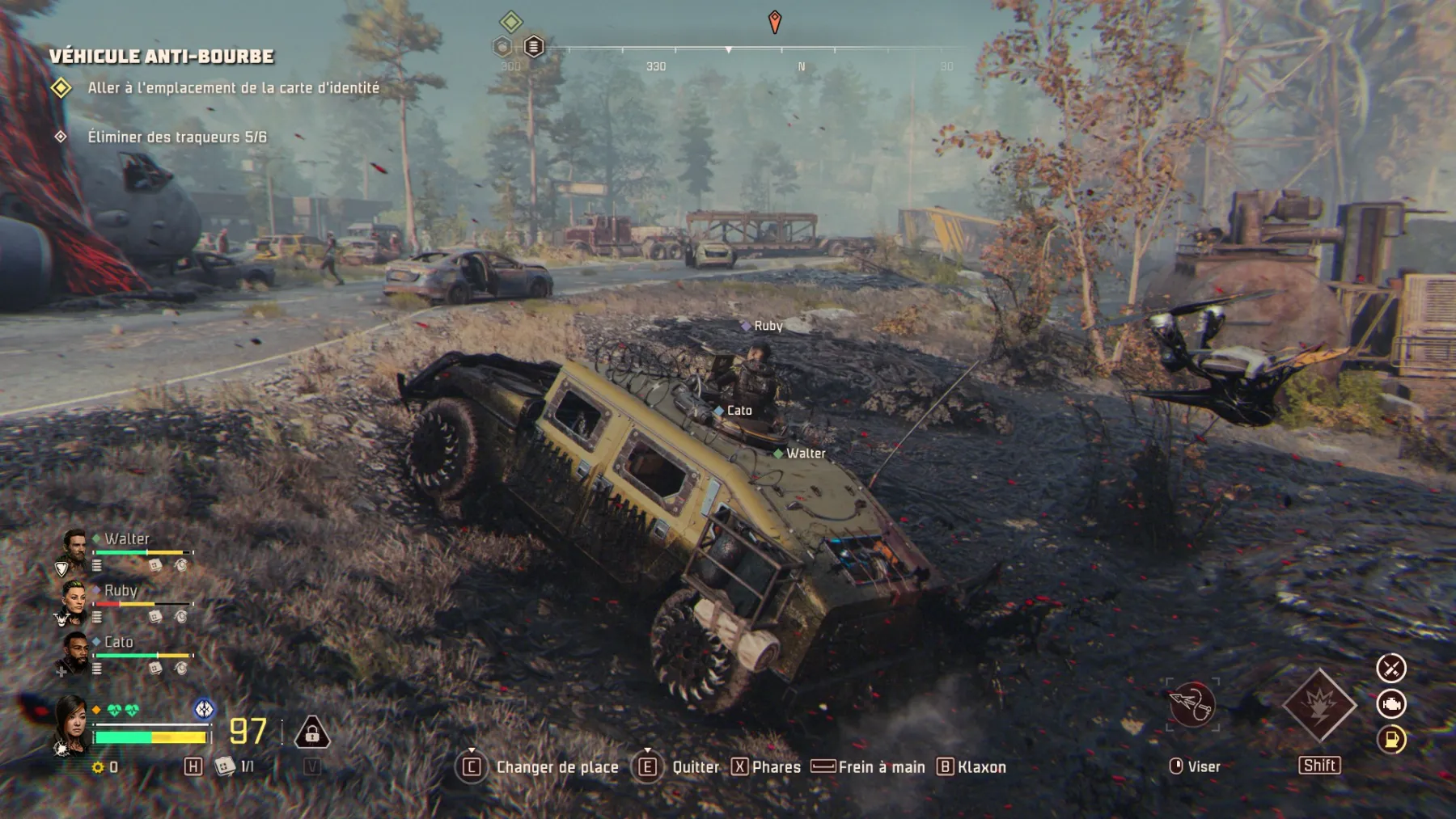This screenshot has height=819, width=1456.
Task: Select the orange waypoint marker on the compass
Action: (774, 21)
